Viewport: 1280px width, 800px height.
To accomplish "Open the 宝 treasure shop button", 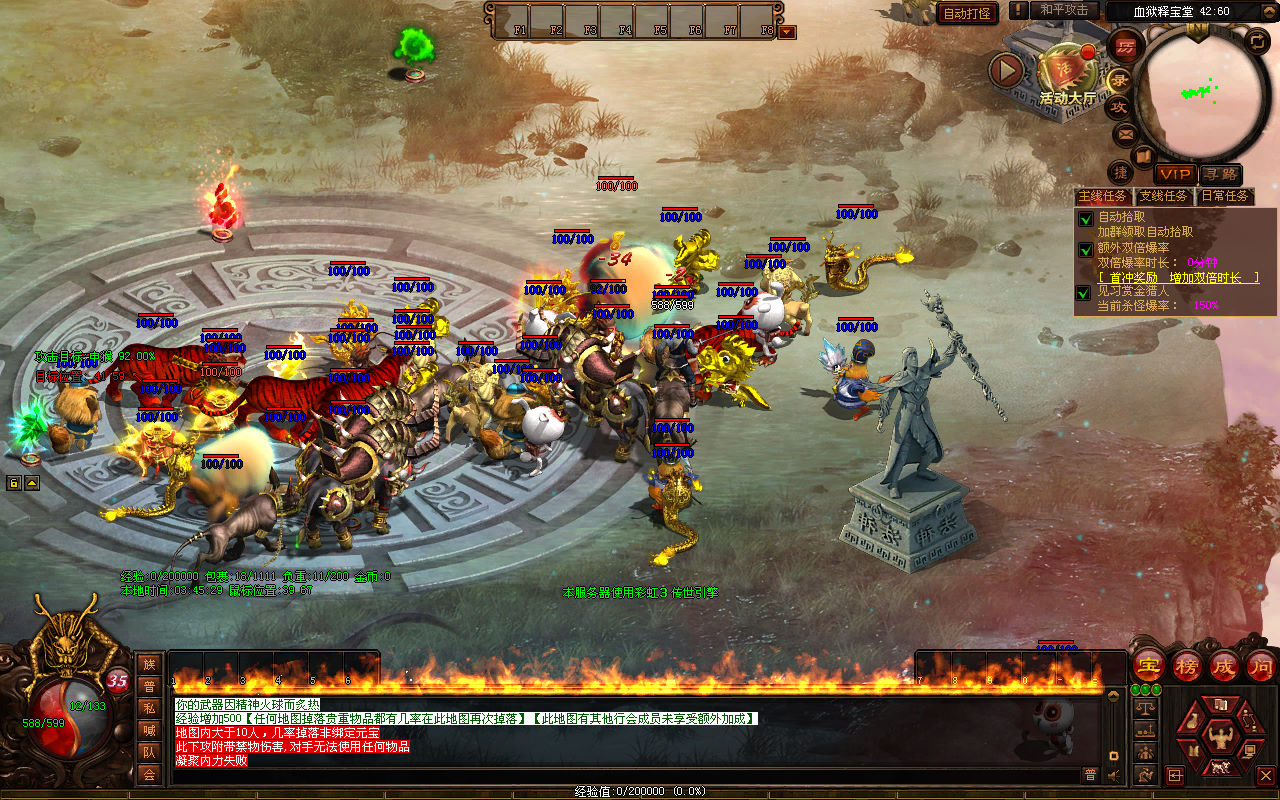I will pyautogui.click(x=1149, y=665).
